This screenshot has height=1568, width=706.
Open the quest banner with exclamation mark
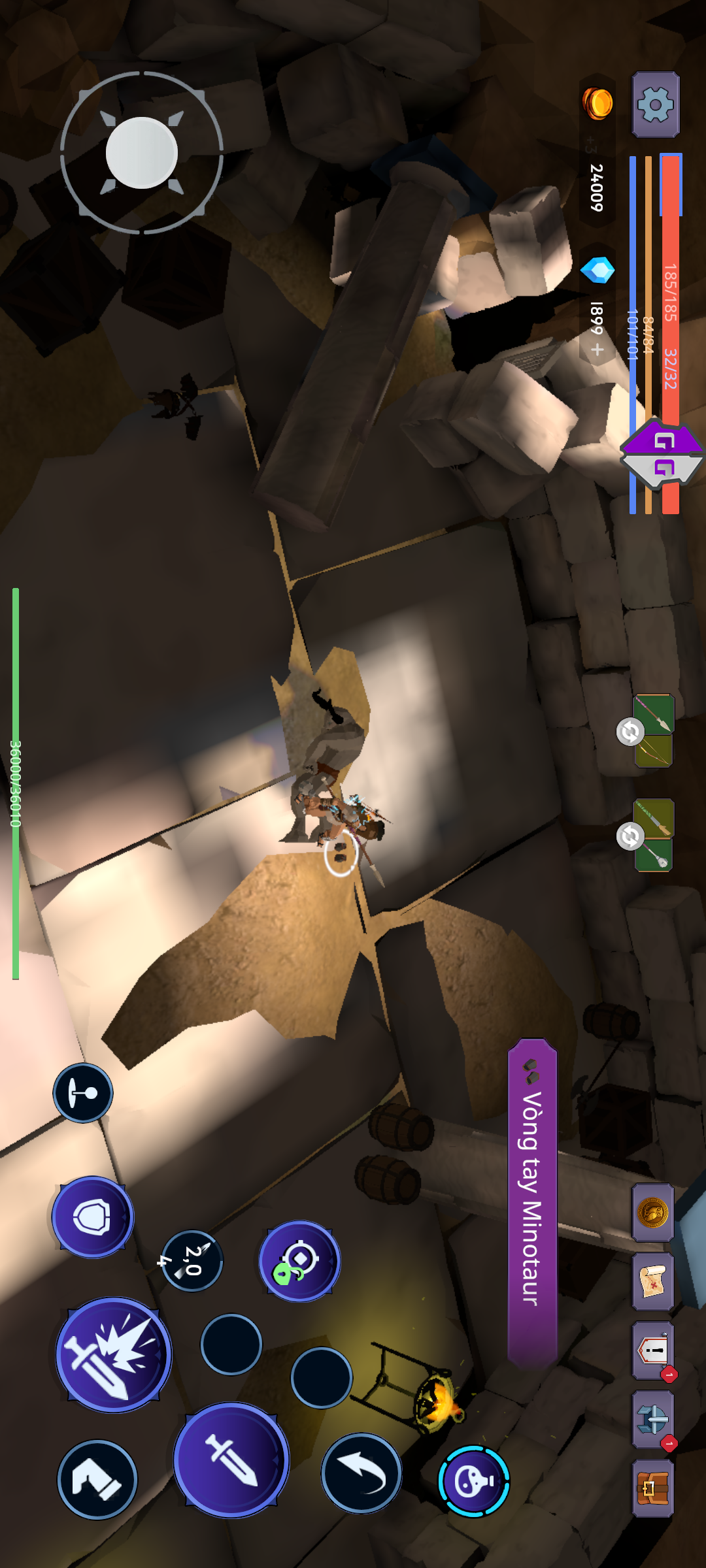pos(652,1350)
